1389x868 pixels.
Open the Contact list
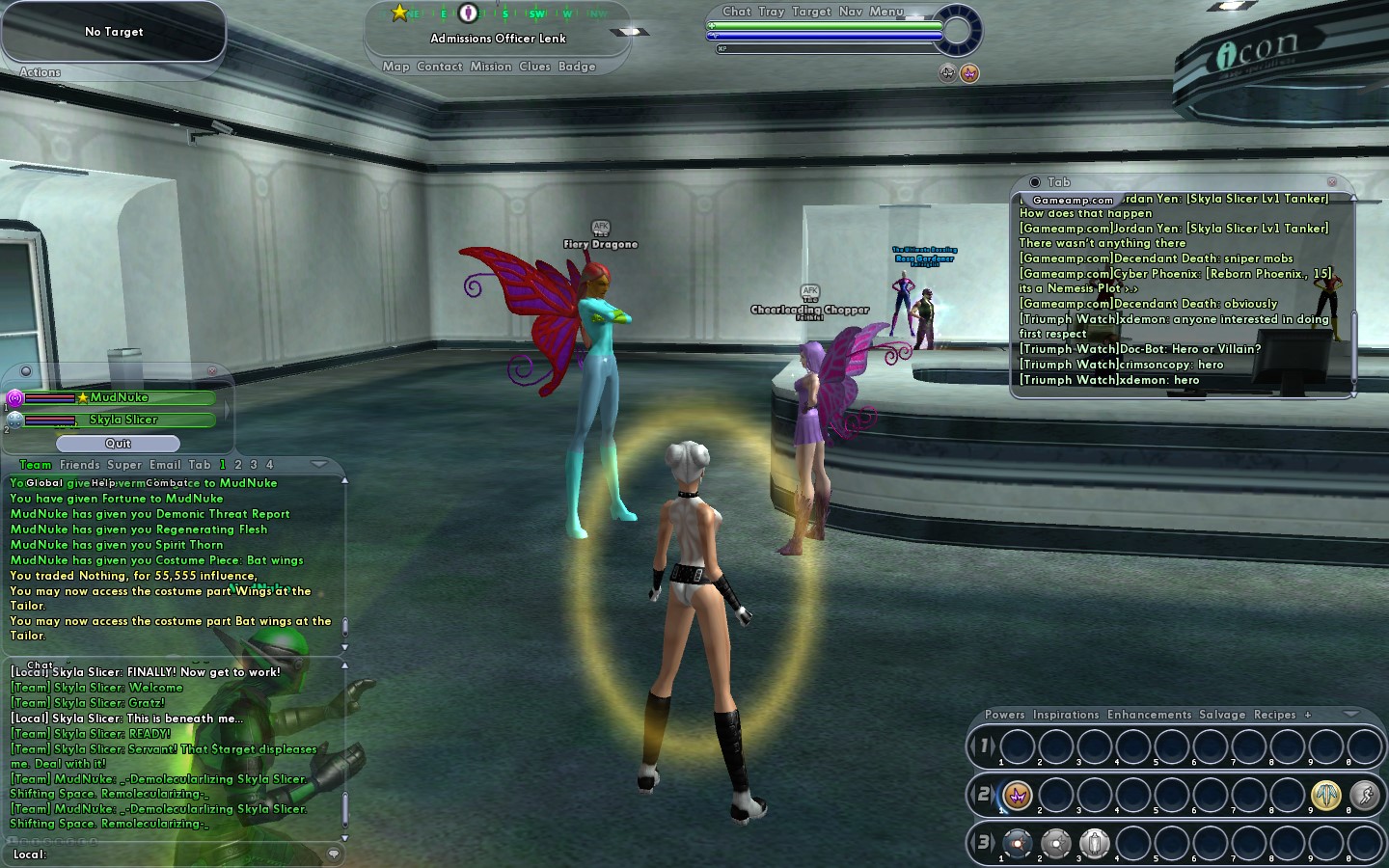(x=440, y=67)
